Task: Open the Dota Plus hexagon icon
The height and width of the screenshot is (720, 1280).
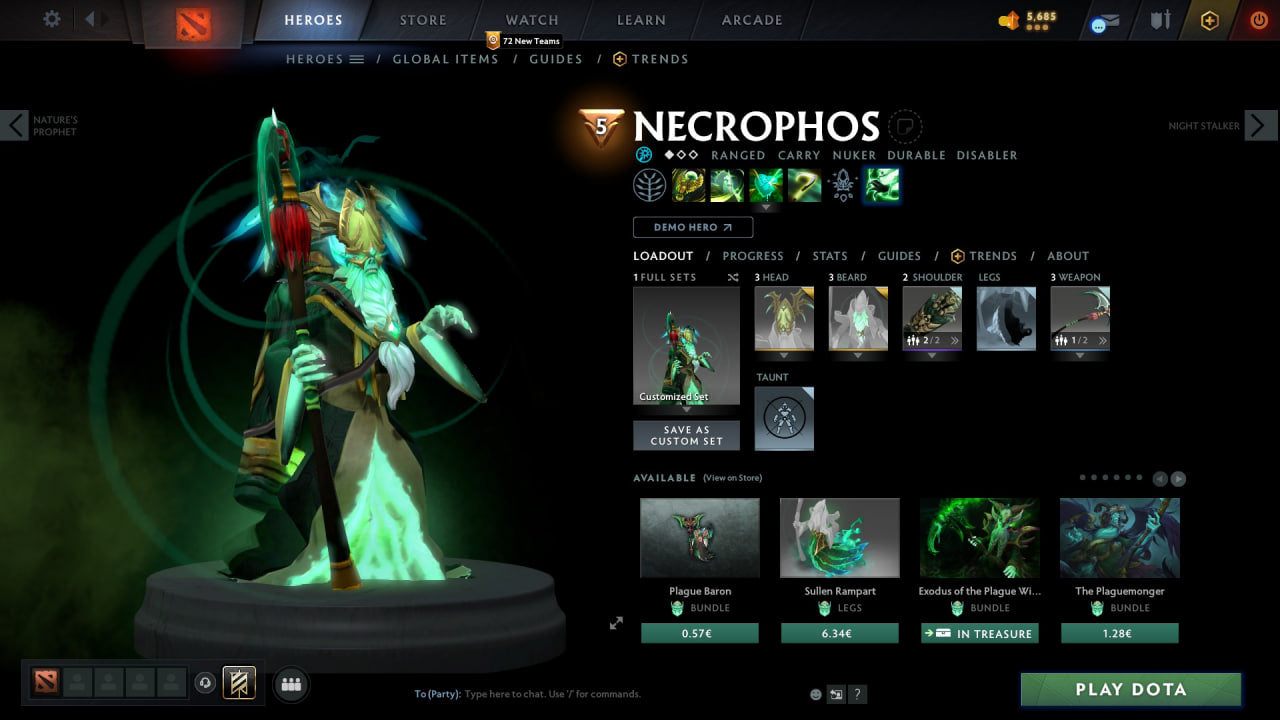Action: [x=1208, y=20]
